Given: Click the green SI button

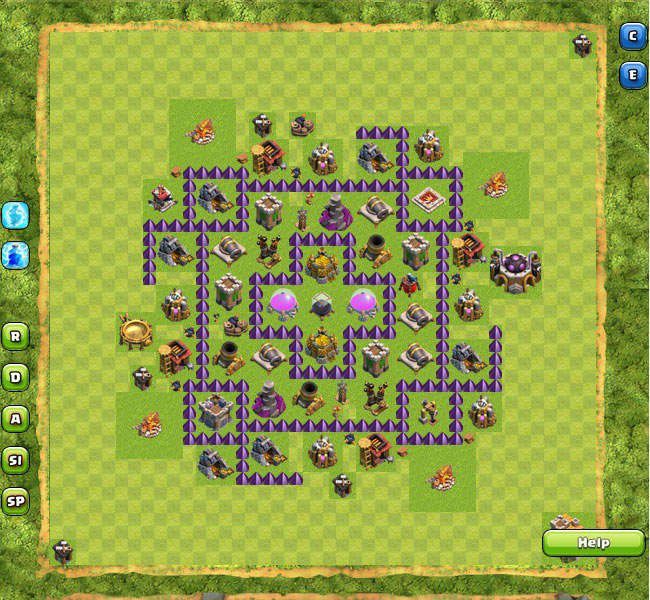Looking at the screenshot, I should (x=15, y=460).
